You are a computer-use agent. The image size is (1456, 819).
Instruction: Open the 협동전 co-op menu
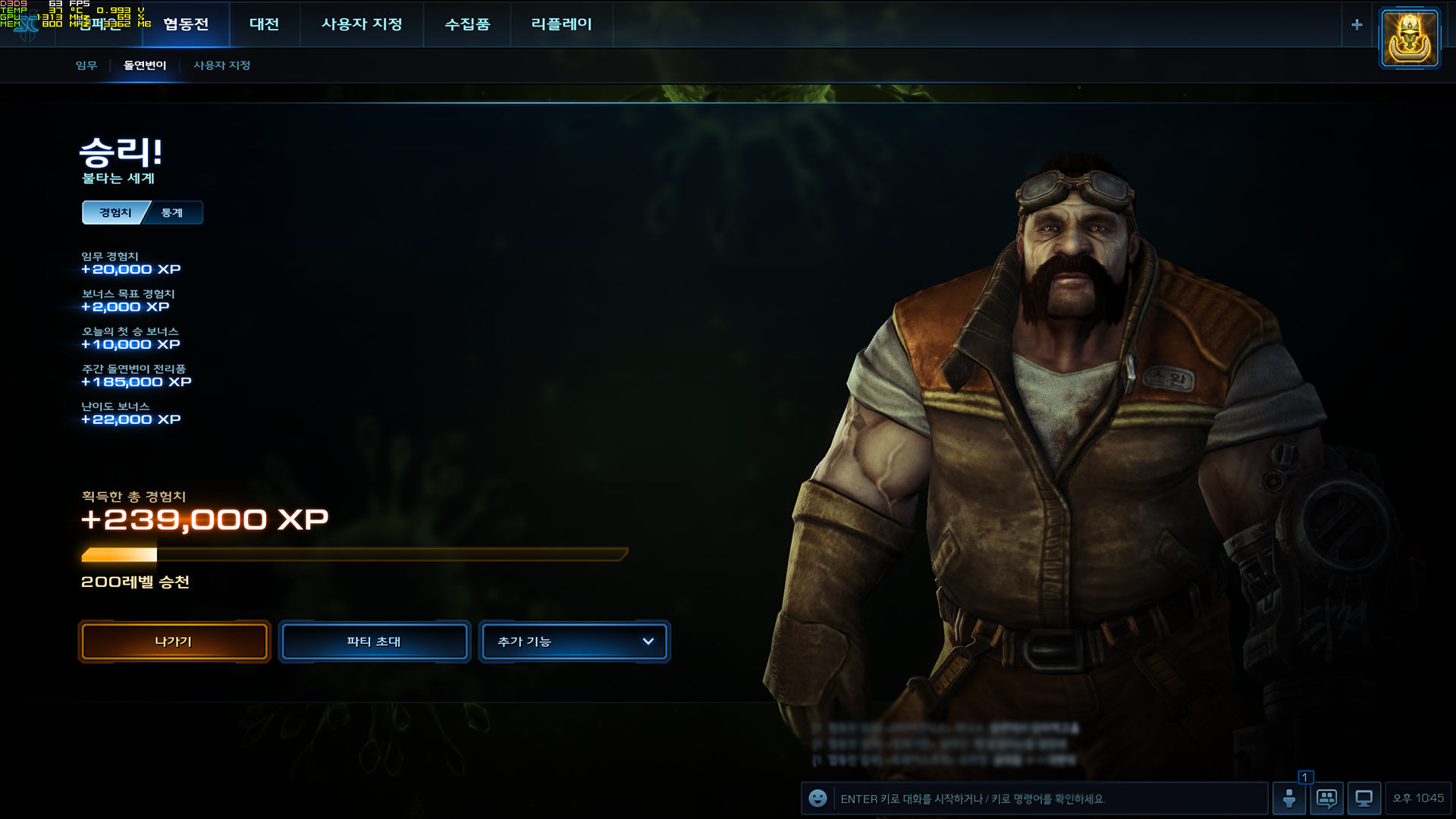pyautogui.click(x=186, y=24)
